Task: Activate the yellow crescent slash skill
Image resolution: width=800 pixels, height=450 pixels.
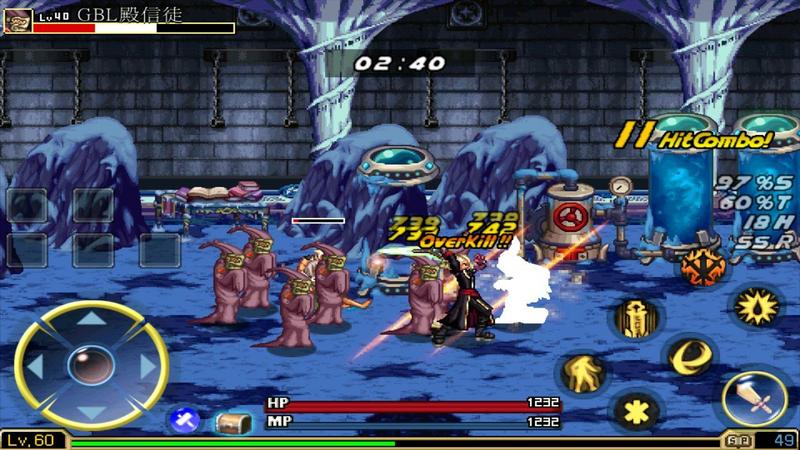Action: click(x=688, y=357)
